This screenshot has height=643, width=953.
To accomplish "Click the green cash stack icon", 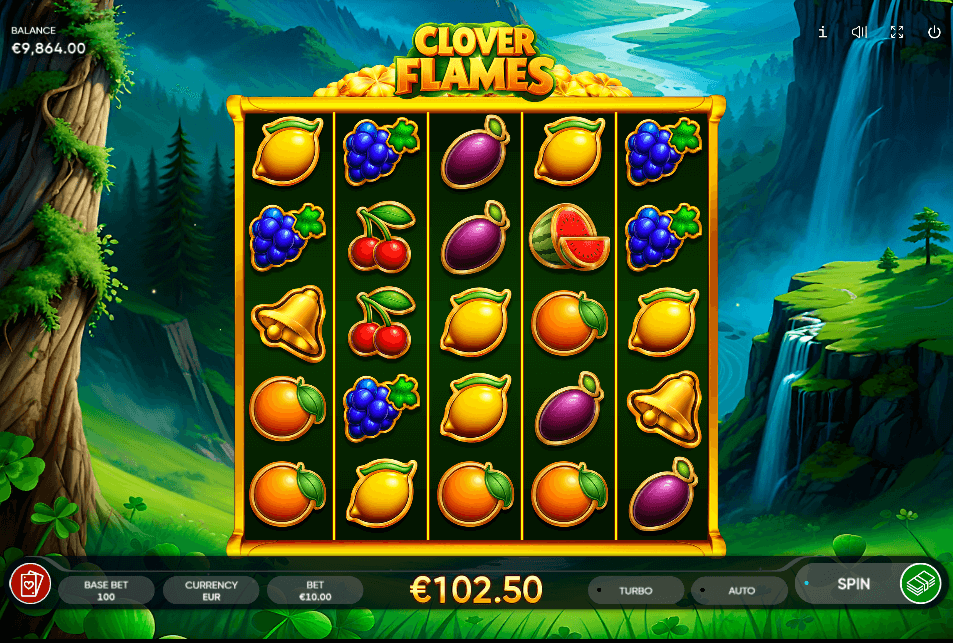I will (x=920, y=583).
